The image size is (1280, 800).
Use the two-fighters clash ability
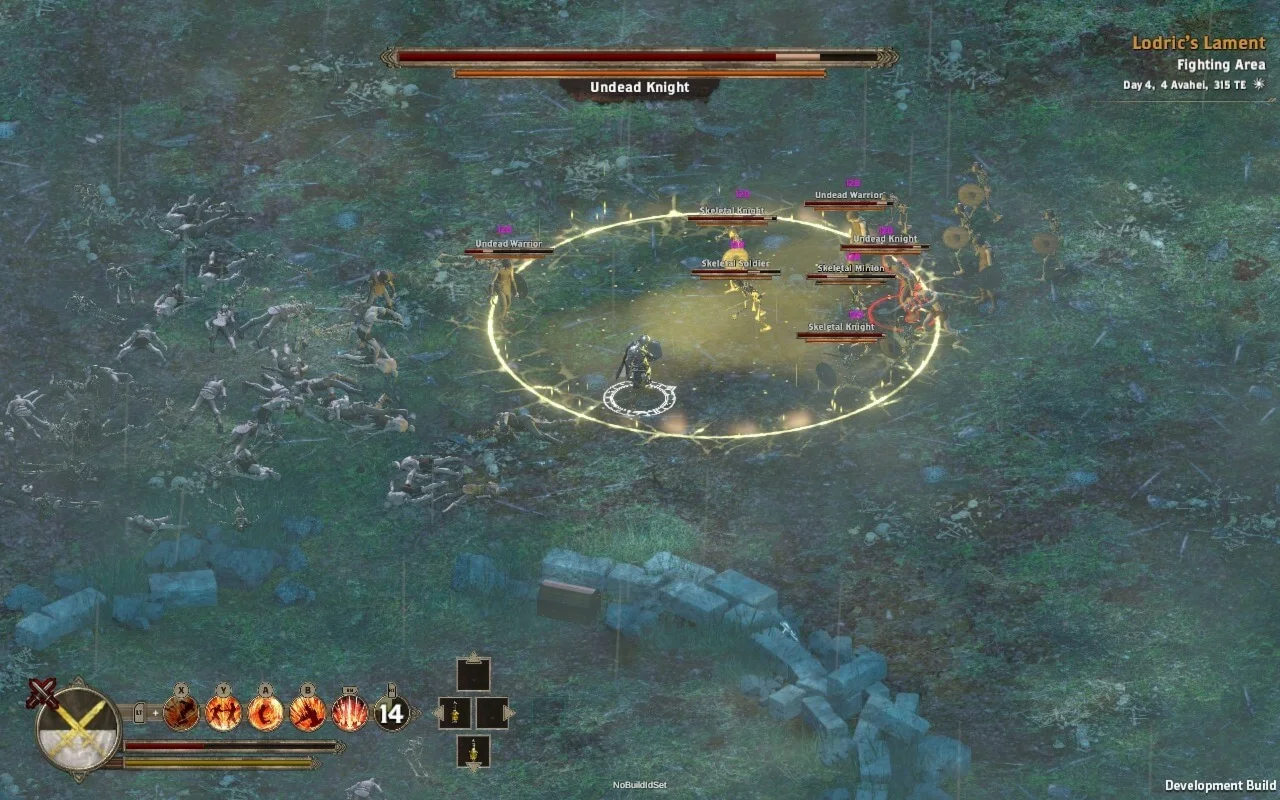coord(223,713)
